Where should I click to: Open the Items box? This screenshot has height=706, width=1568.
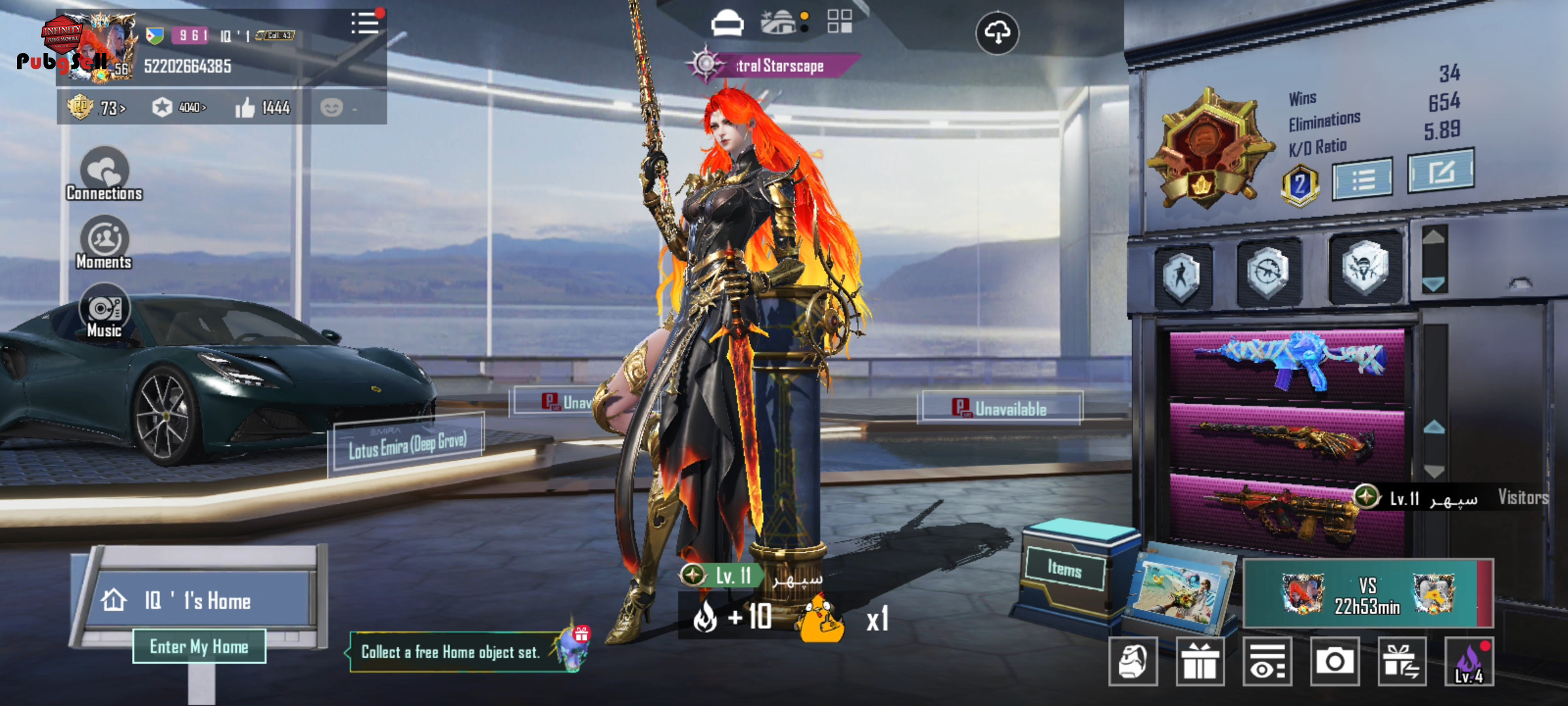(1065, 569)
